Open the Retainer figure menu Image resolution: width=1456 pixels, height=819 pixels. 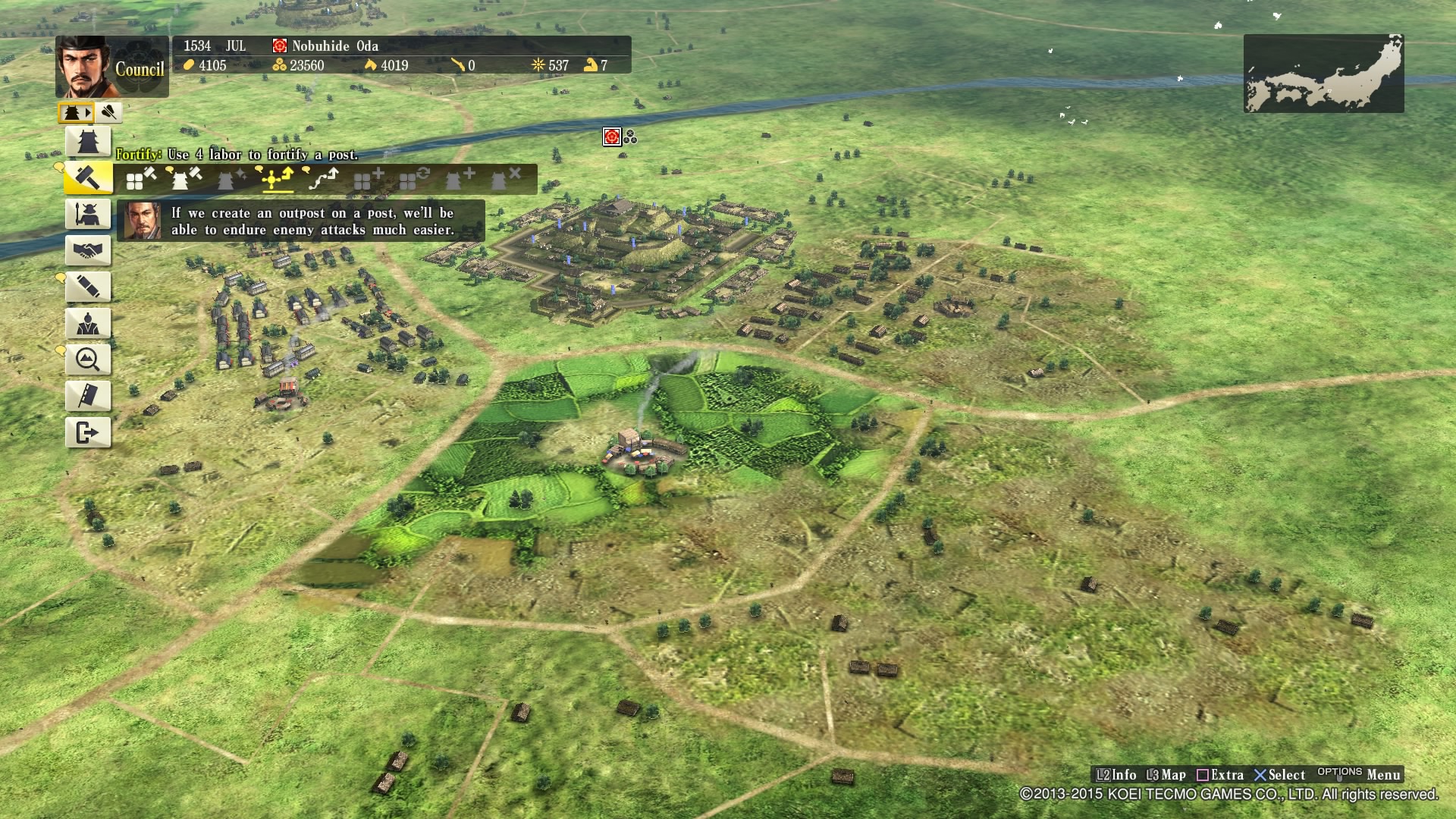88,325
